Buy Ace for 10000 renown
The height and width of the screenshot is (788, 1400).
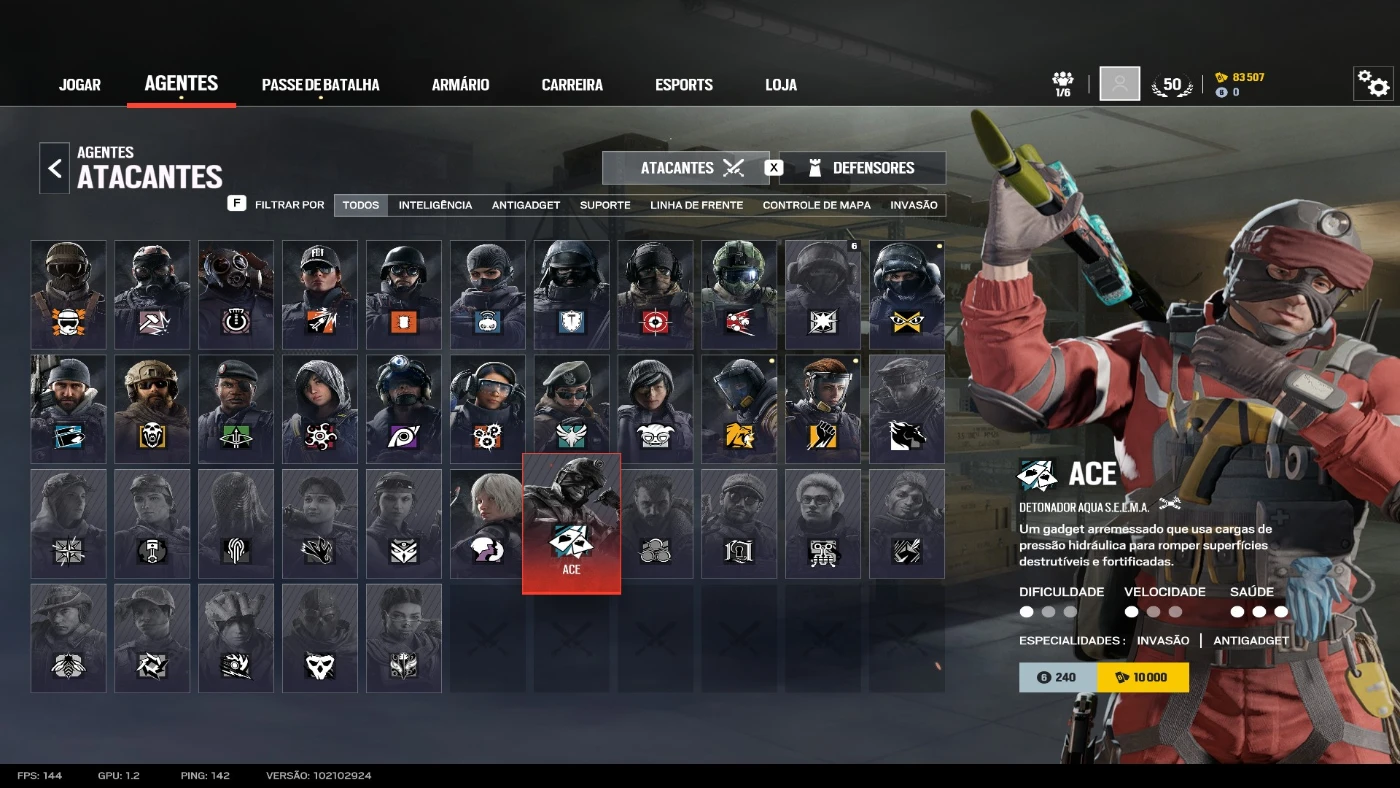click(x=1142, y=677)
